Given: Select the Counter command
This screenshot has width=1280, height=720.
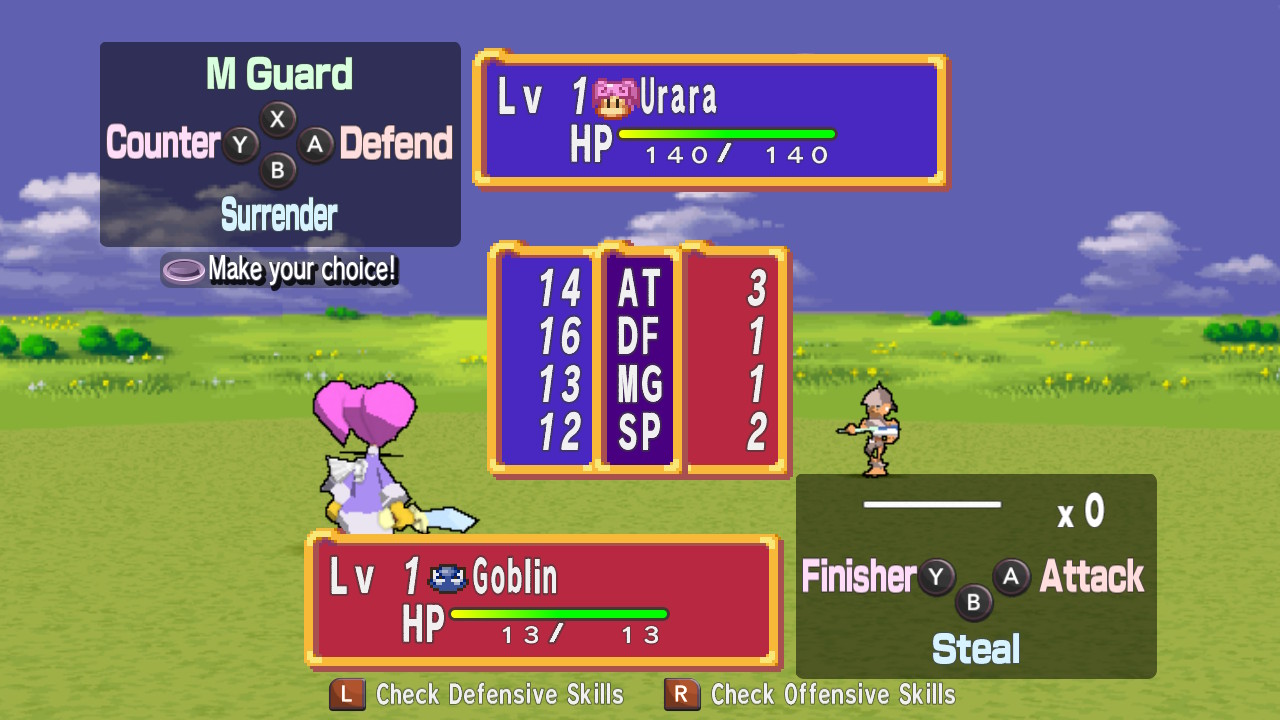Looking at the screenshot, I should point(162,144).
